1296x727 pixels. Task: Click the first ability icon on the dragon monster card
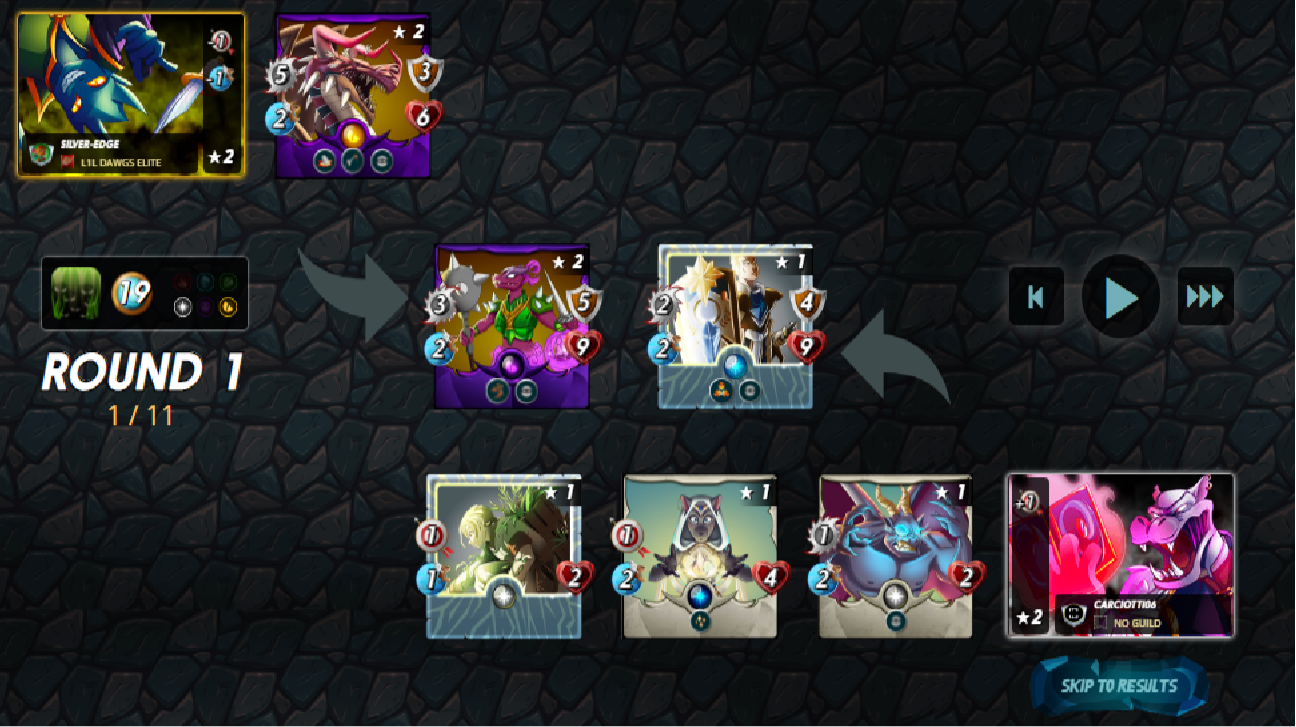click(x=324, y=160)
